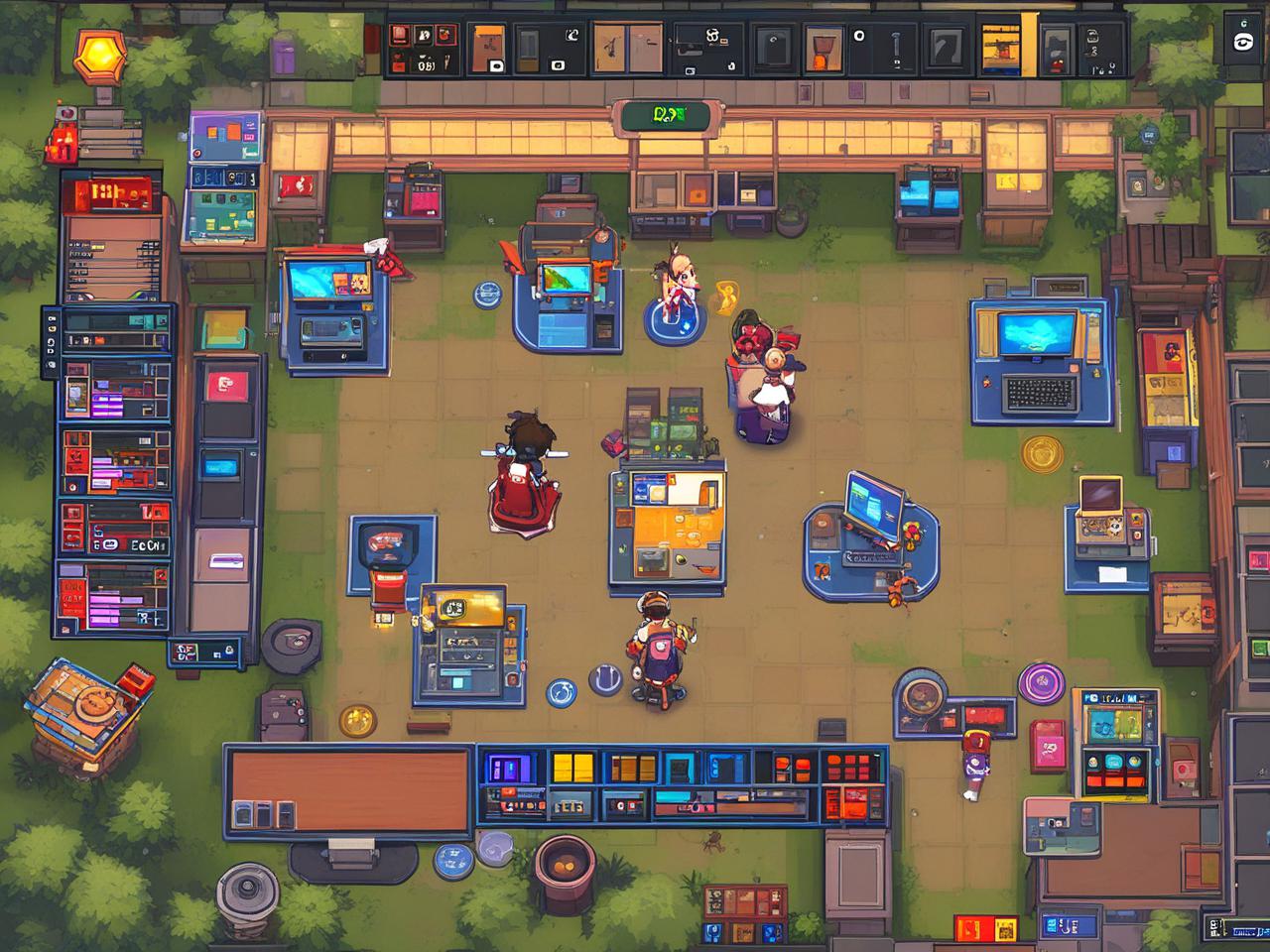This screenshot has width=1270, height=952.
Task: Select the brown striped crate slot in the bottom bar
Action: click(633, 769)
